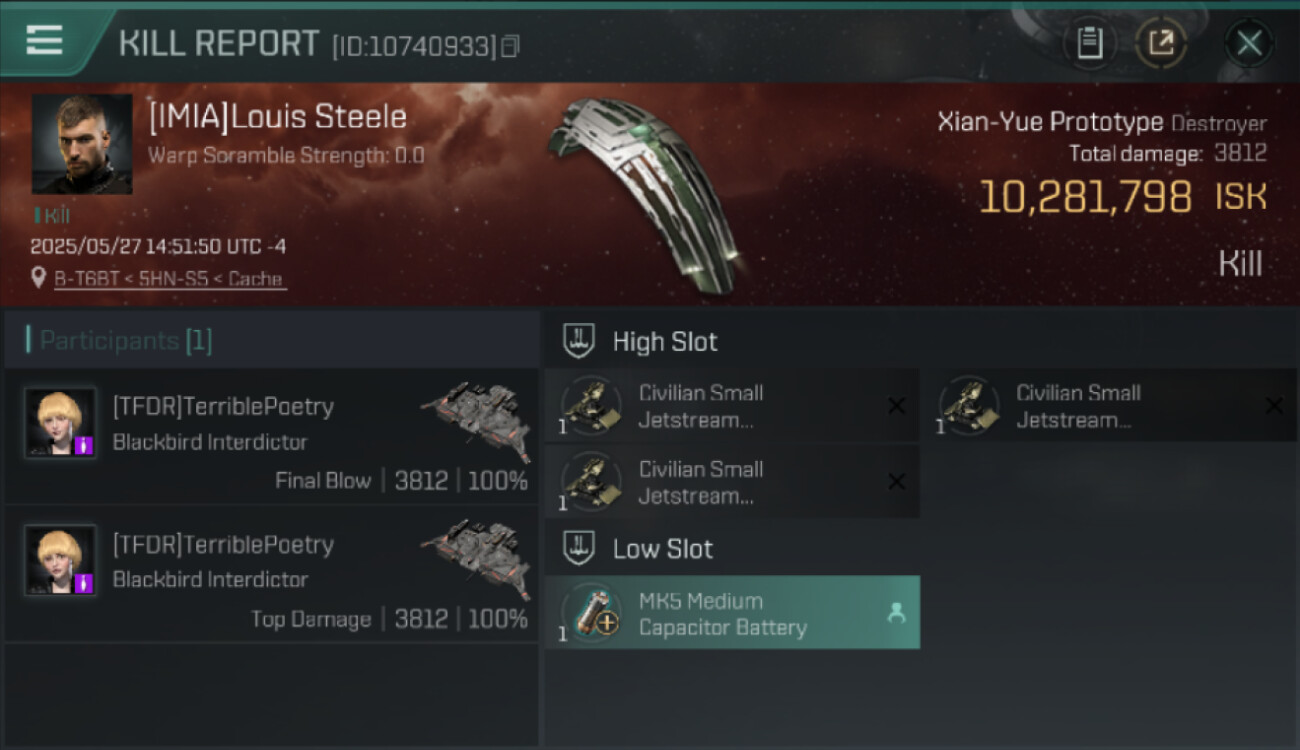
Task: Open the B-T6BT location link
Action: pyautogui.click(x=168, y=279)
